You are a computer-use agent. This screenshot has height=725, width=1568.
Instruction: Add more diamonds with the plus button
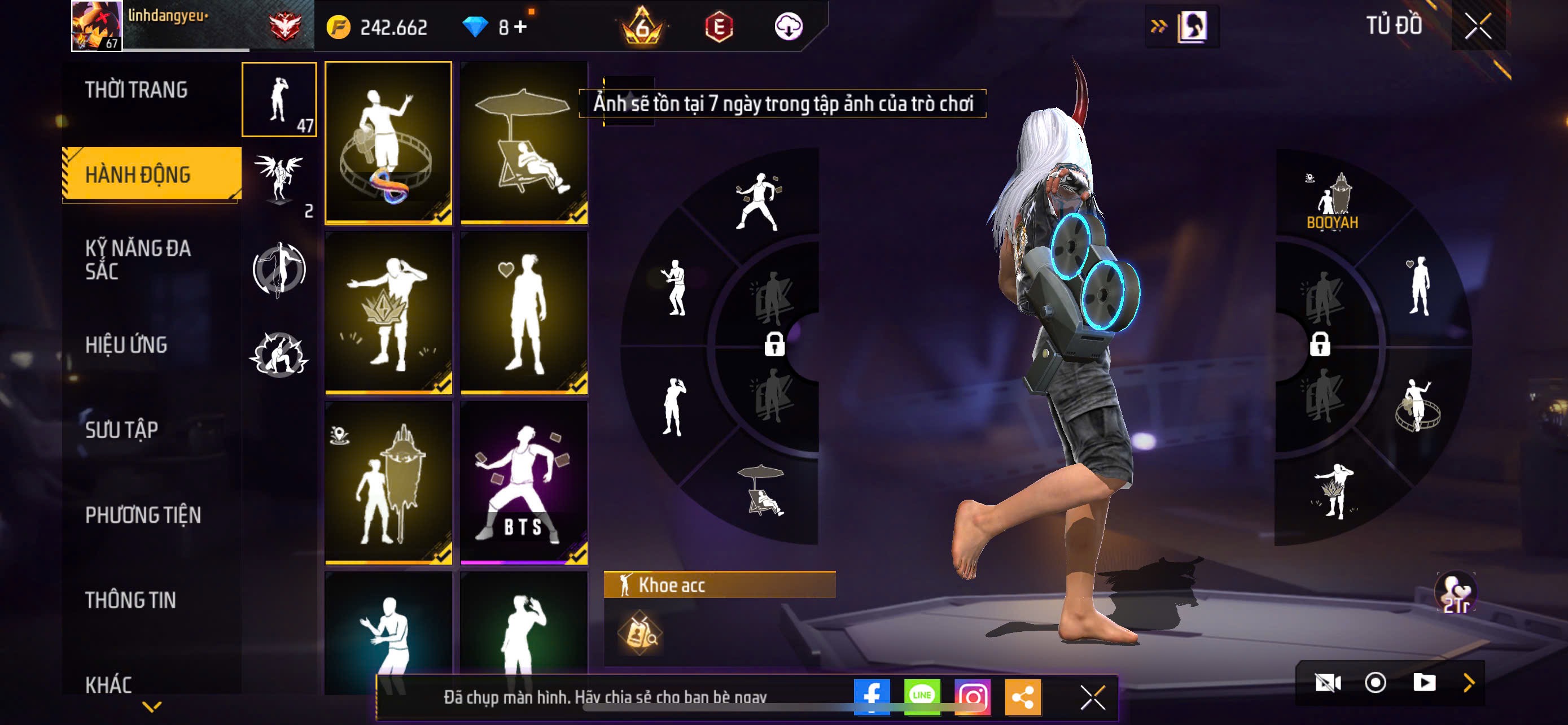click(x=520, y=27)
